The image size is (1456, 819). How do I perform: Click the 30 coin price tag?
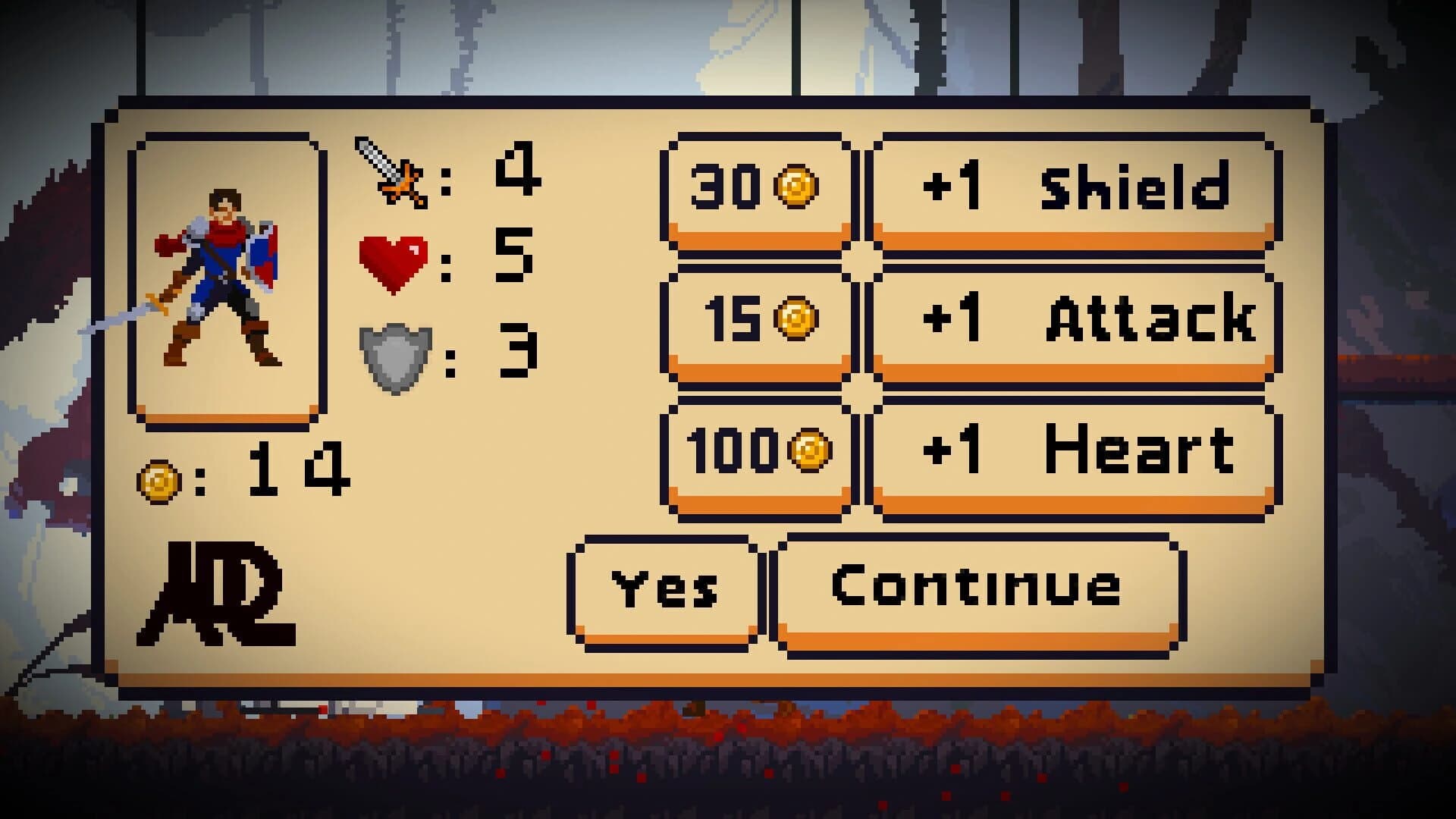click(757, 188)
